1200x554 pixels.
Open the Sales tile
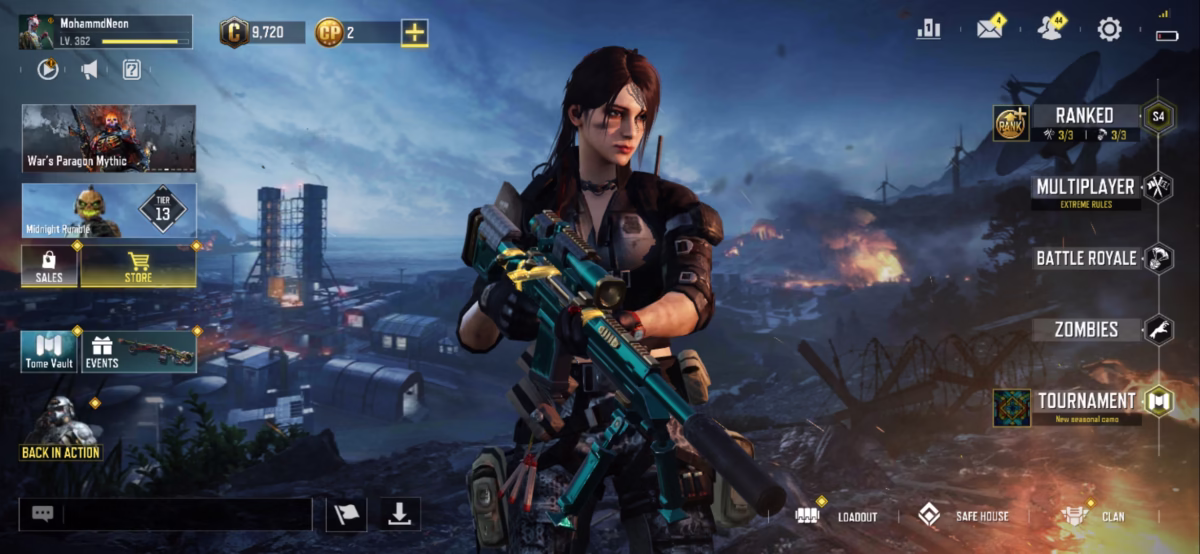pyautogui.click(x=49, y=266)
